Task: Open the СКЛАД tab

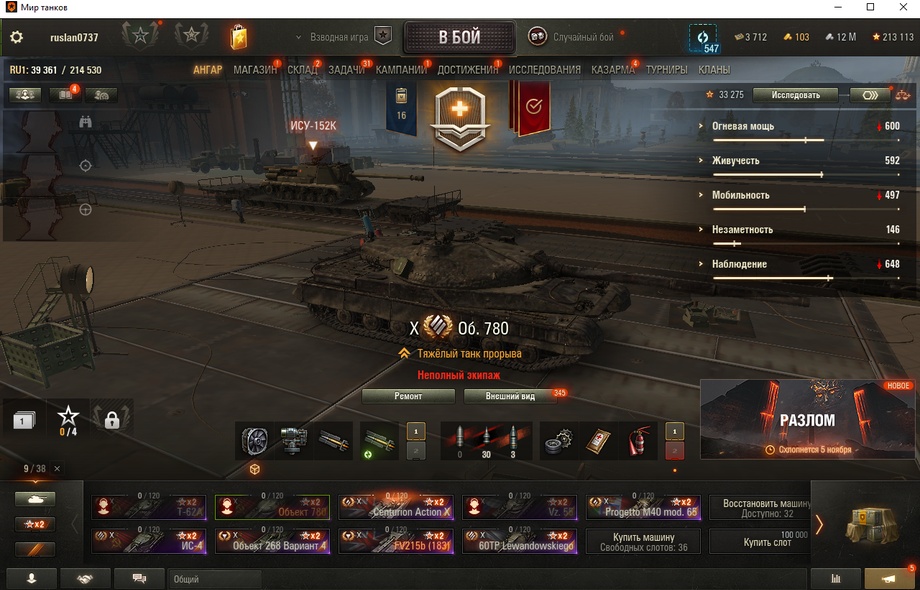Action: pyautogui.click(x=302, y=70)
